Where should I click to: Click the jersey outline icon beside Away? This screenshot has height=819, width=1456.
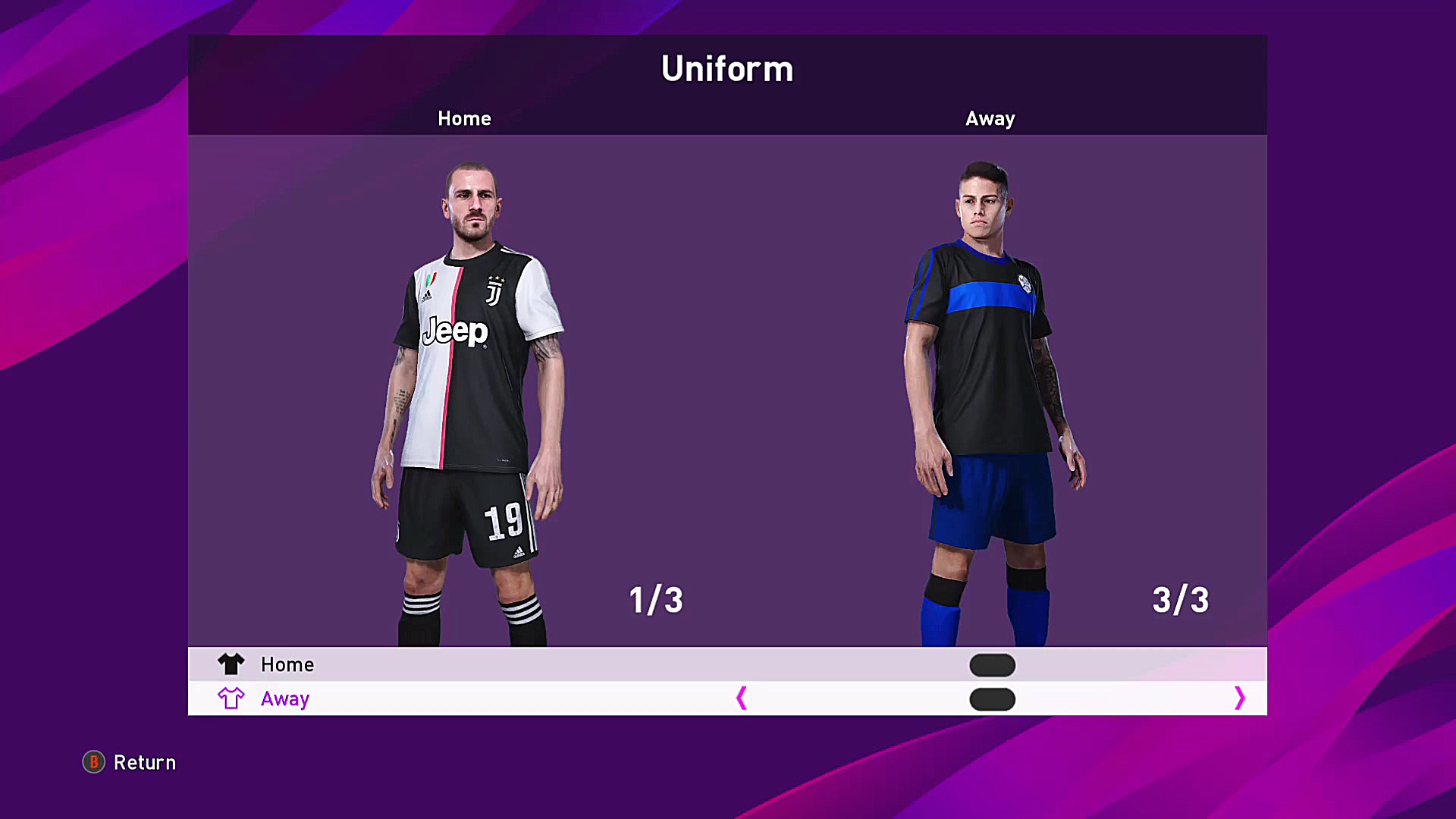tap(231, 698)
